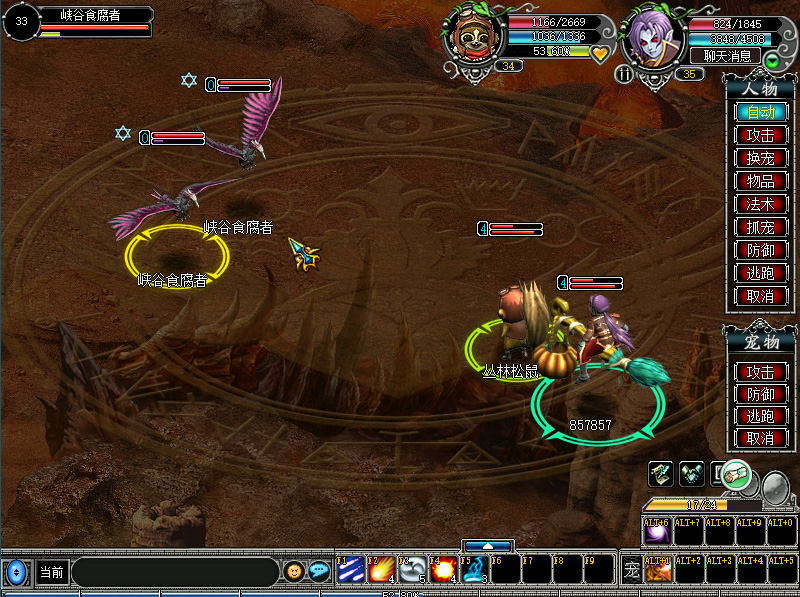Activate the F5 blue figure skill
Viewport: 800px width, 597px height.
[473, 570]
